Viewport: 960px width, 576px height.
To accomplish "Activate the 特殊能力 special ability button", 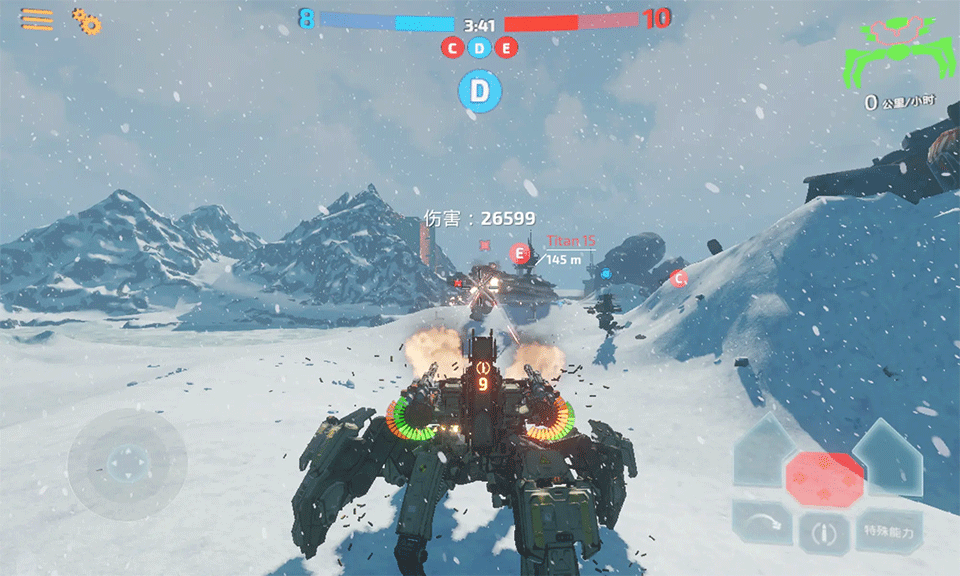I will (888, 532).
